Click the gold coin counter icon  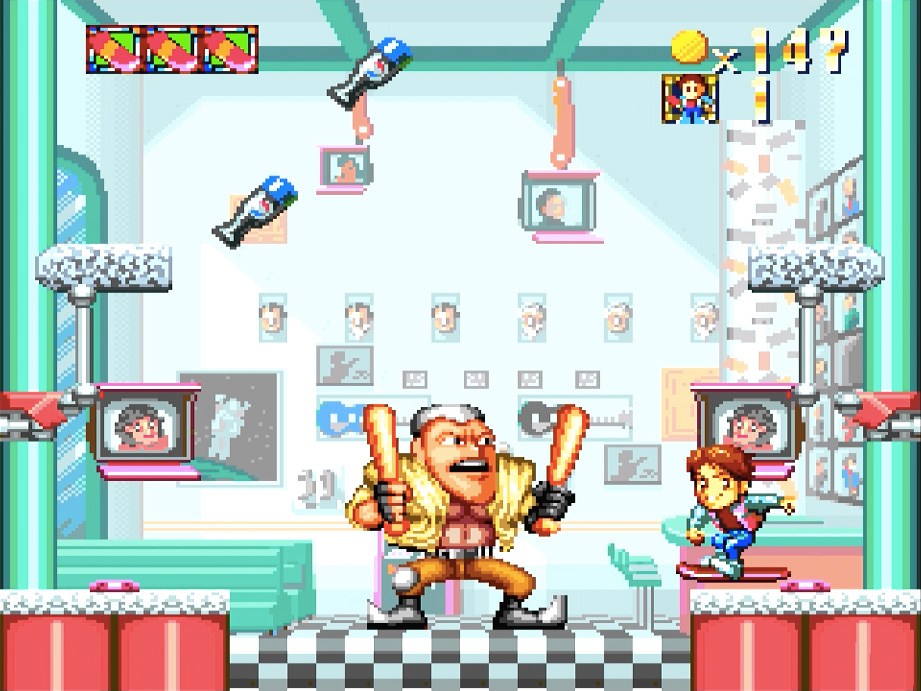click(689, 46)
